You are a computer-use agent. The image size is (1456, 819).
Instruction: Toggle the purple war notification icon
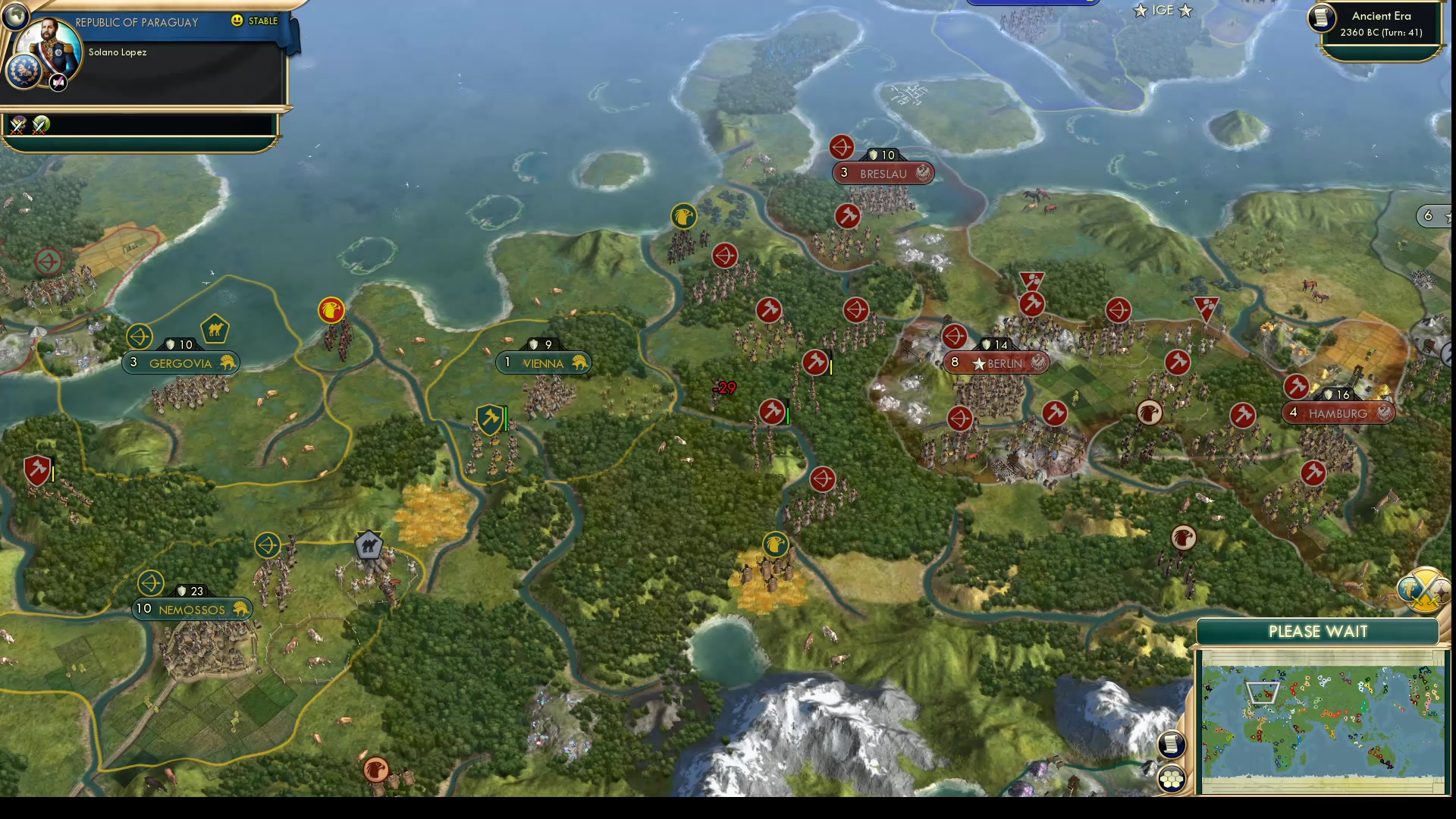[17, 124]
